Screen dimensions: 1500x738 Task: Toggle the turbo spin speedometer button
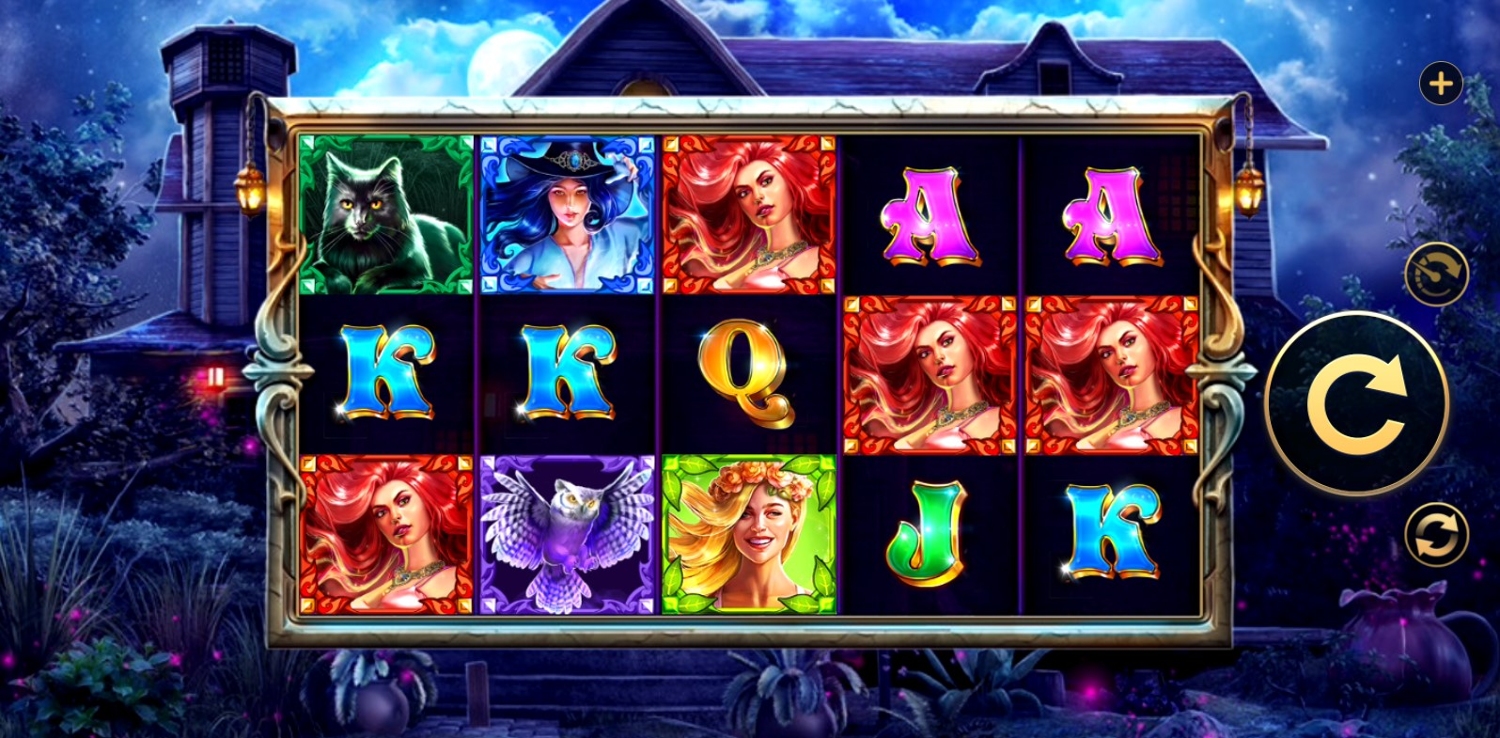(x=1436, y=274)
